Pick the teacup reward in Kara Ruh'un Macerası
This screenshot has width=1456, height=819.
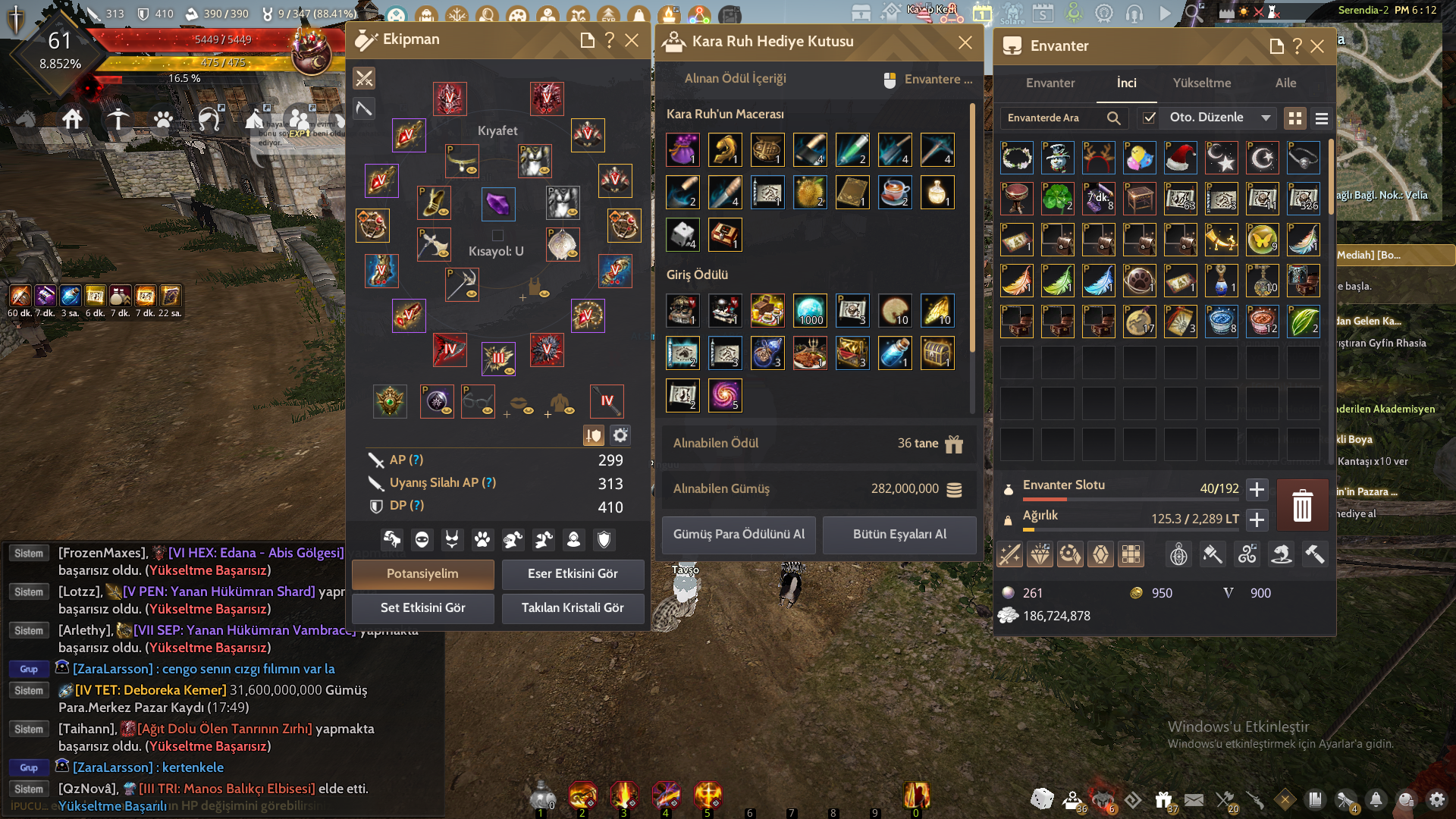895,193
